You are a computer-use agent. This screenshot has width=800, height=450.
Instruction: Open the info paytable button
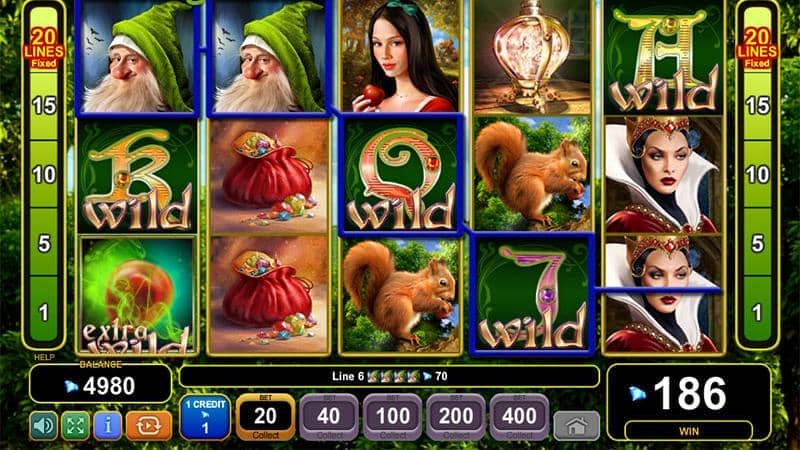click(x=107, y=425)
